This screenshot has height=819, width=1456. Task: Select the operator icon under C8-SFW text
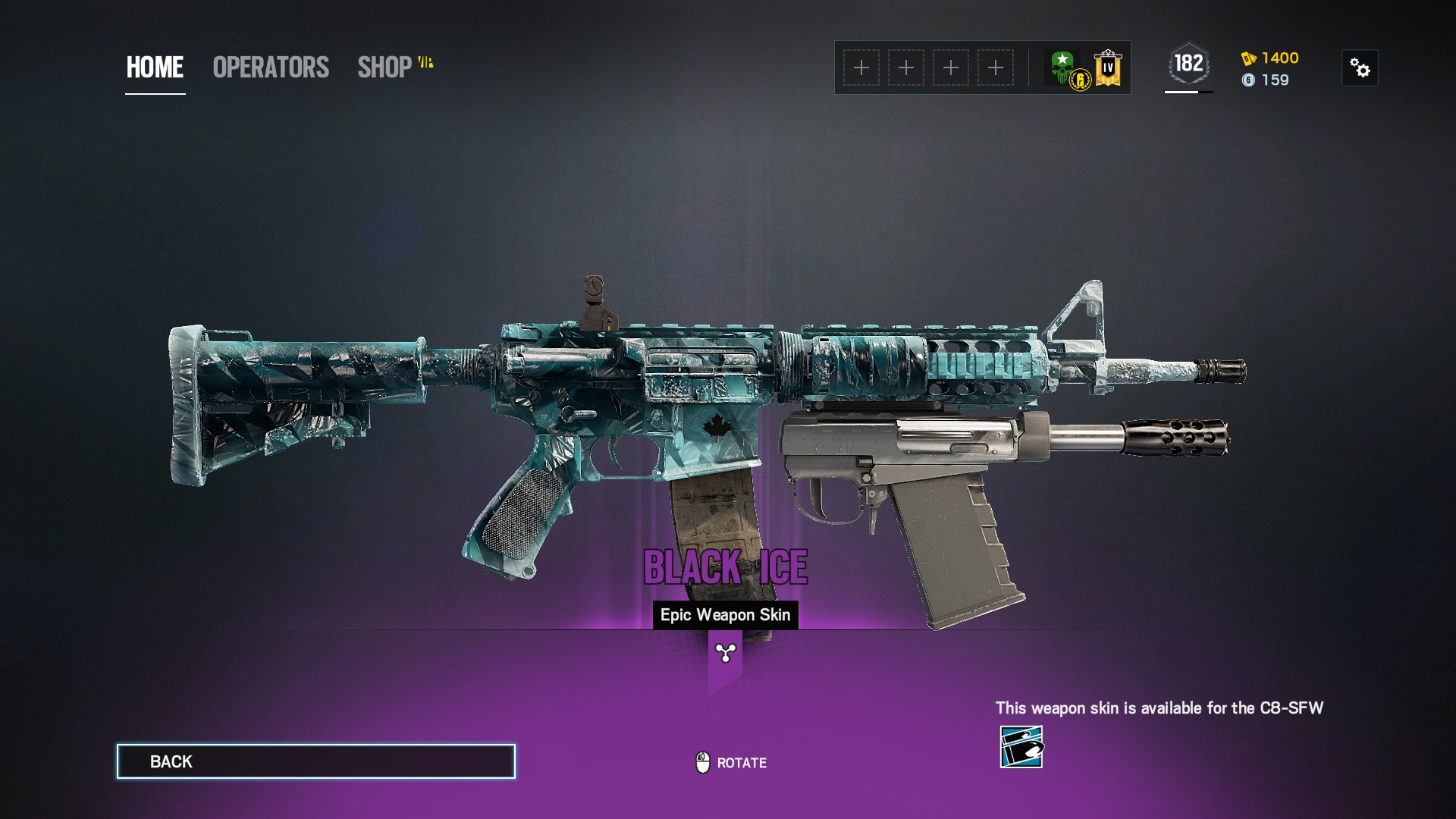[1021, 747]
